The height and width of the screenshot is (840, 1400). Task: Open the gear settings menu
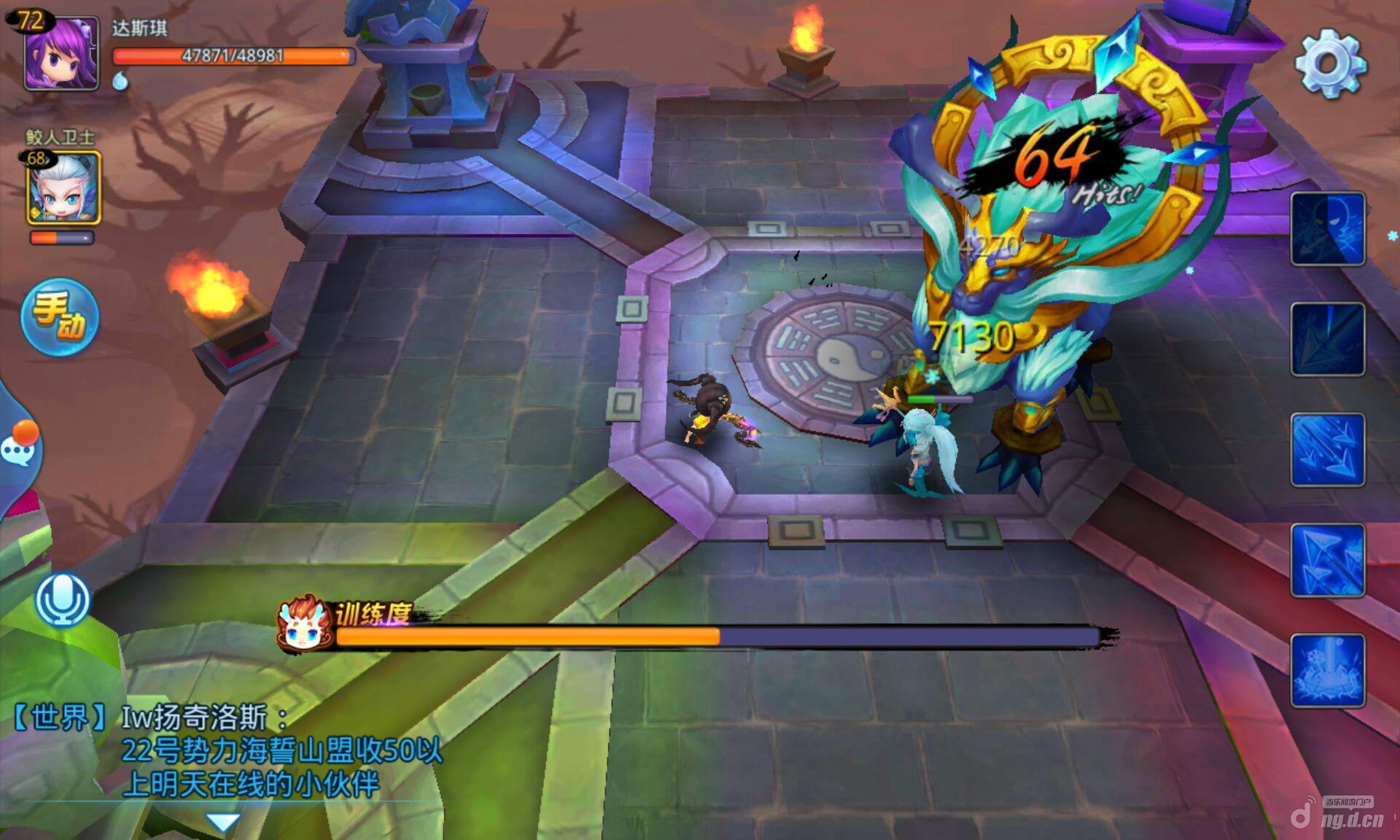click(1329, 63)
